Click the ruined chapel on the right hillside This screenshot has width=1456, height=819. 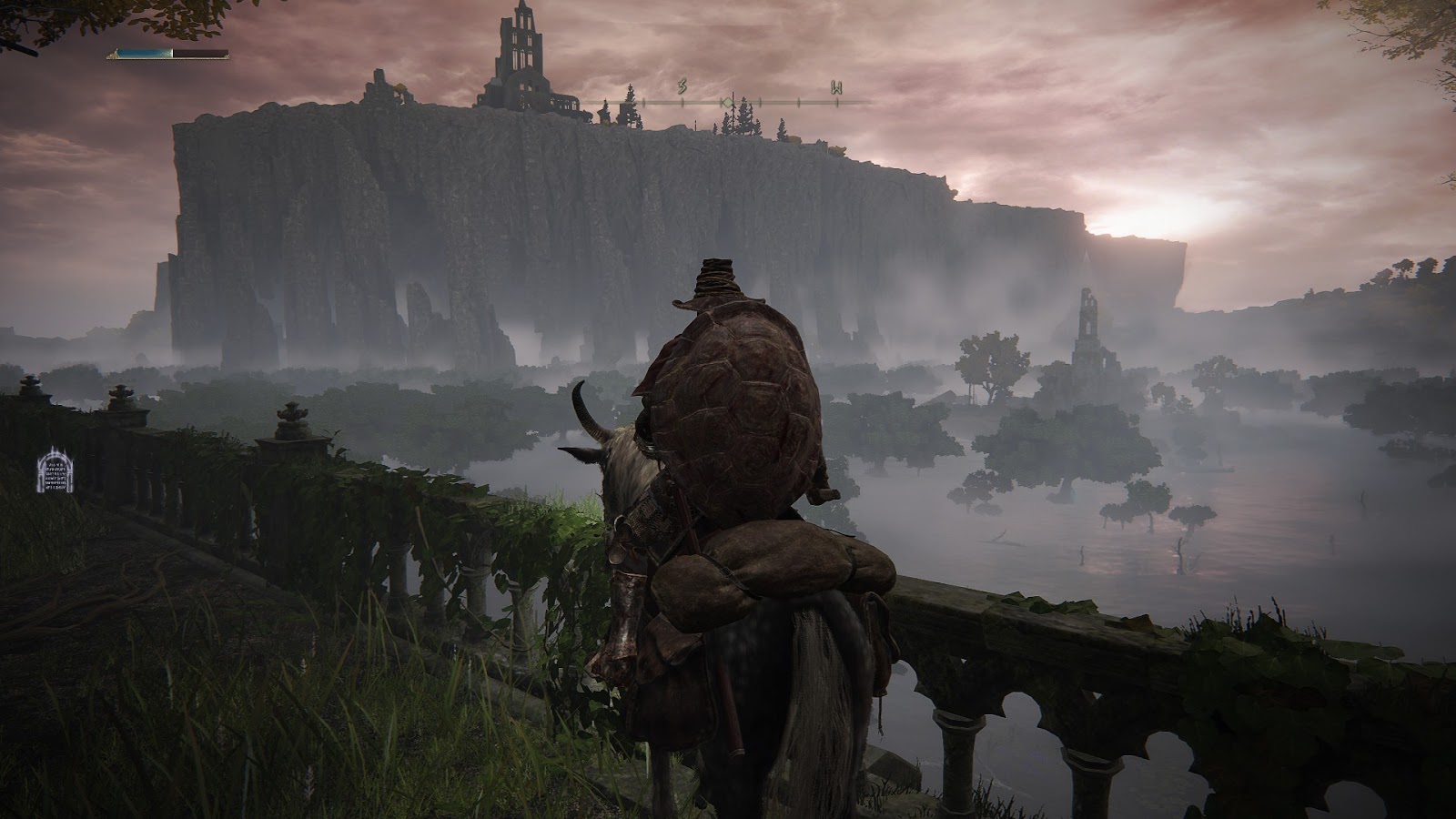(x=1088, y=337)
